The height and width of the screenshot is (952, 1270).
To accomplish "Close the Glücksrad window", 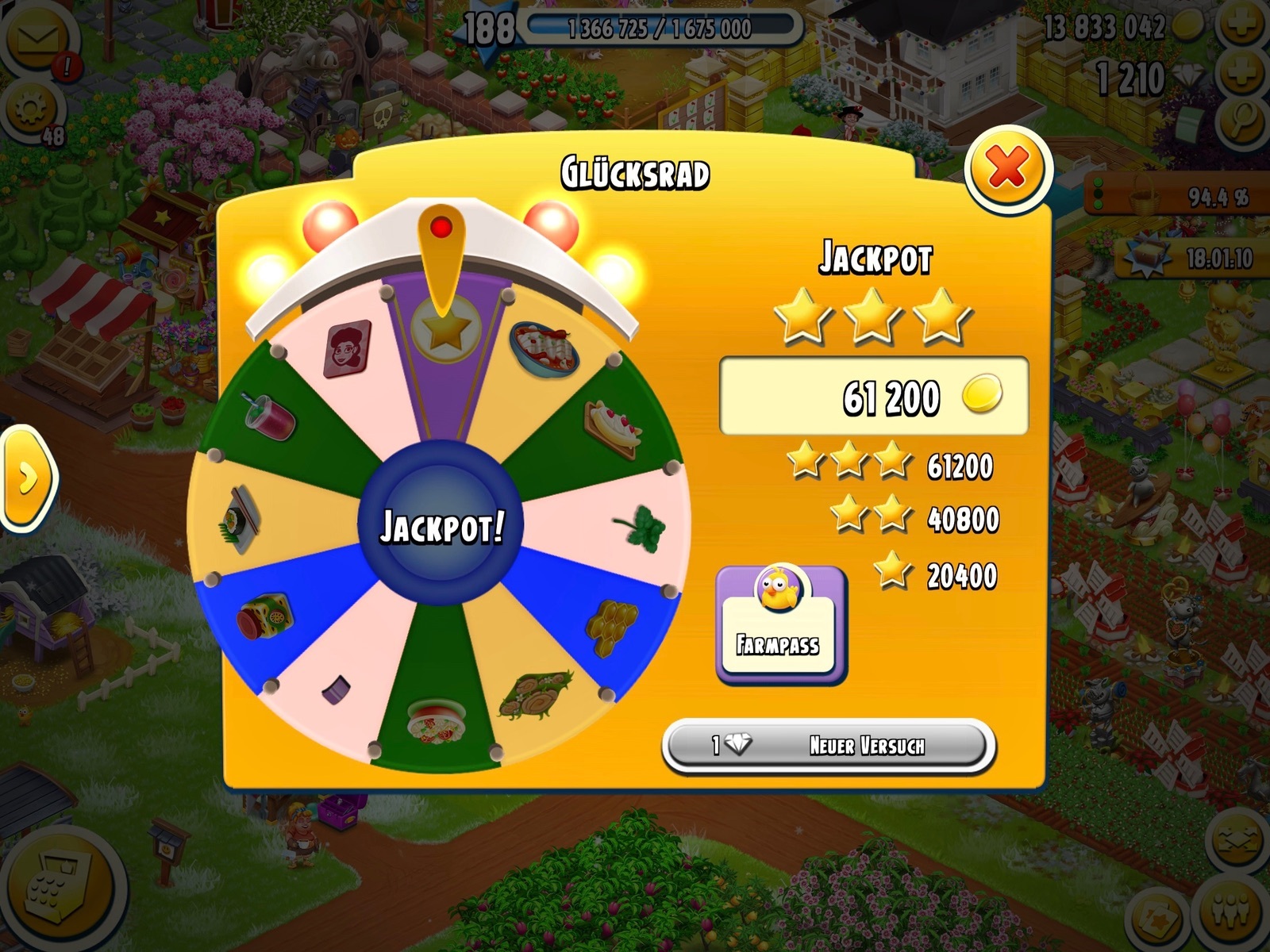I will 1007,168.
